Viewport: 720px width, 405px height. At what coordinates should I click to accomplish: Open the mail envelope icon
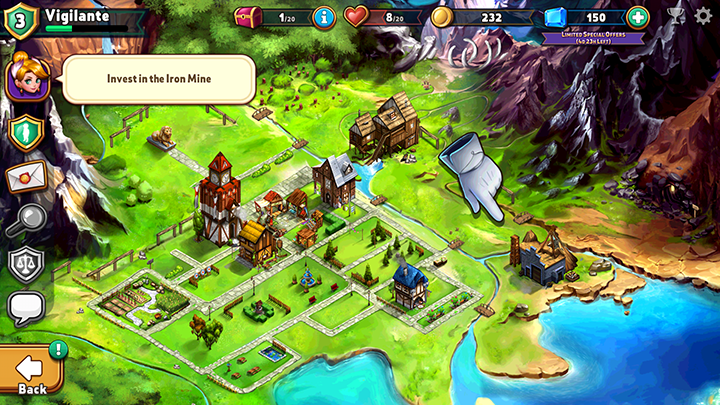click(x=27, y=177)
